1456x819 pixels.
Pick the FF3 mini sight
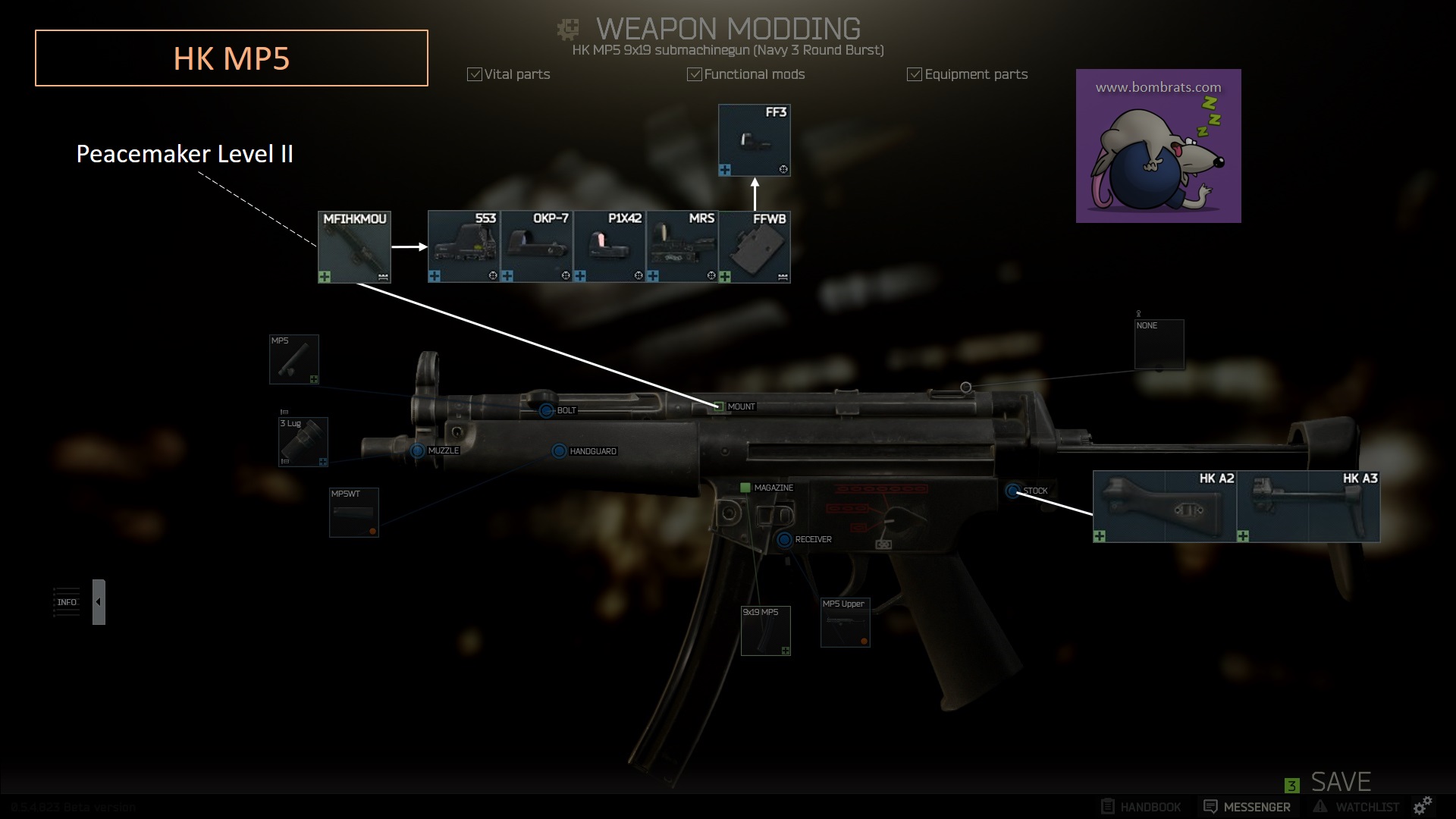[x=755, y=140]
